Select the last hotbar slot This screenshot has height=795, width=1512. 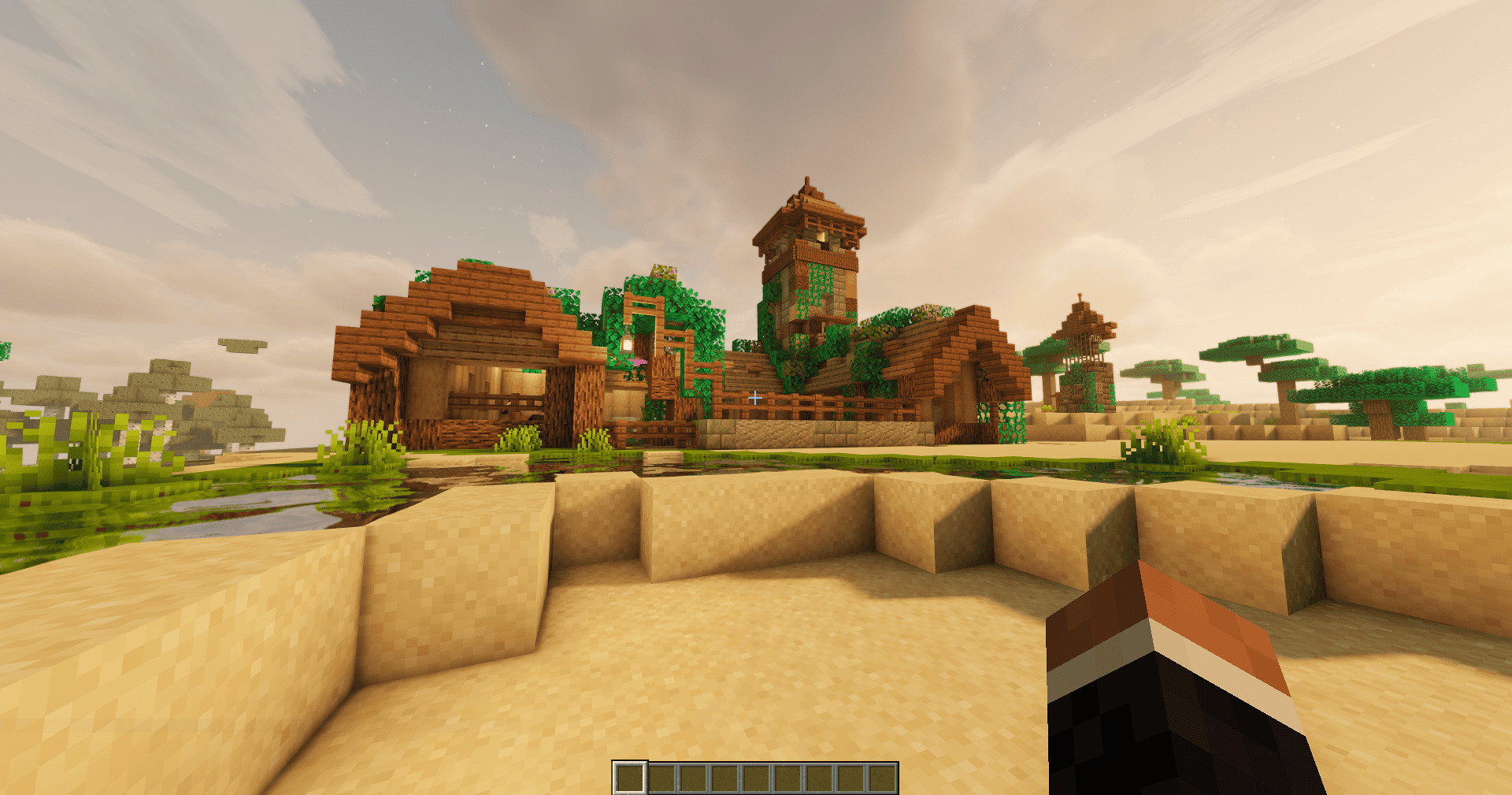coord(884,779)
